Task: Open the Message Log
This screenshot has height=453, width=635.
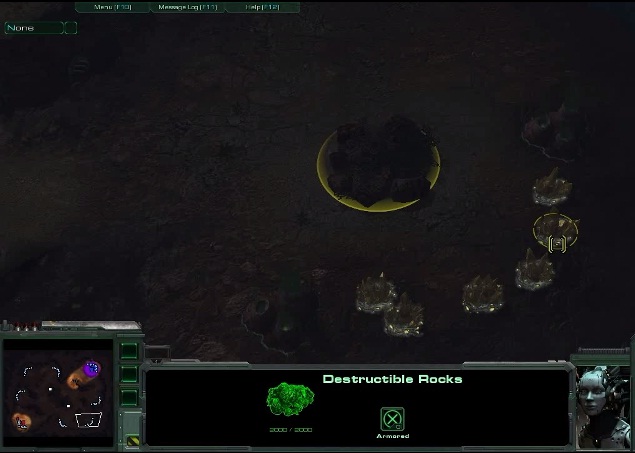Action: (187, 7)
